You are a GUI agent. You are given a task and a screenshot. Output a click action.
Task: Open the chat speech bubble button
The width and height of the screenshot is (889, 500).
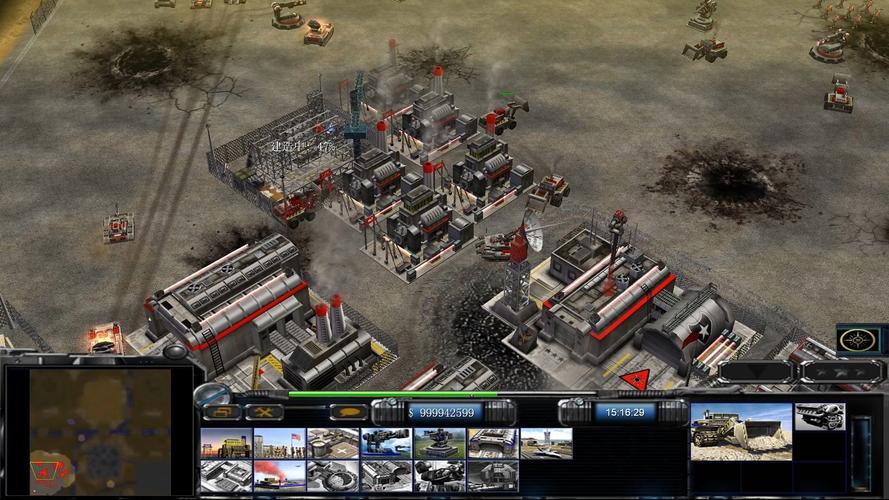[348, 412]
